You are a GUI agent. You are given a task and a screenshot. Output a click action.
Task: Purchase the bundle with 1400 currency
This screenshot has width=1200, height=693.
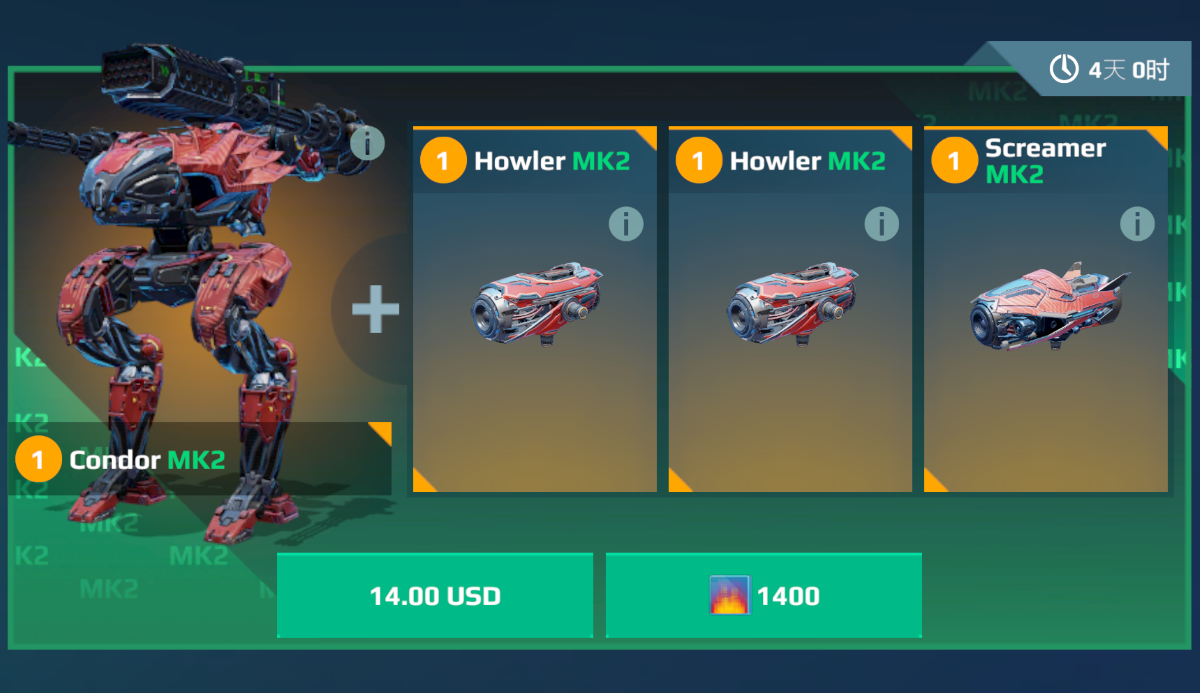coord(763,596)
